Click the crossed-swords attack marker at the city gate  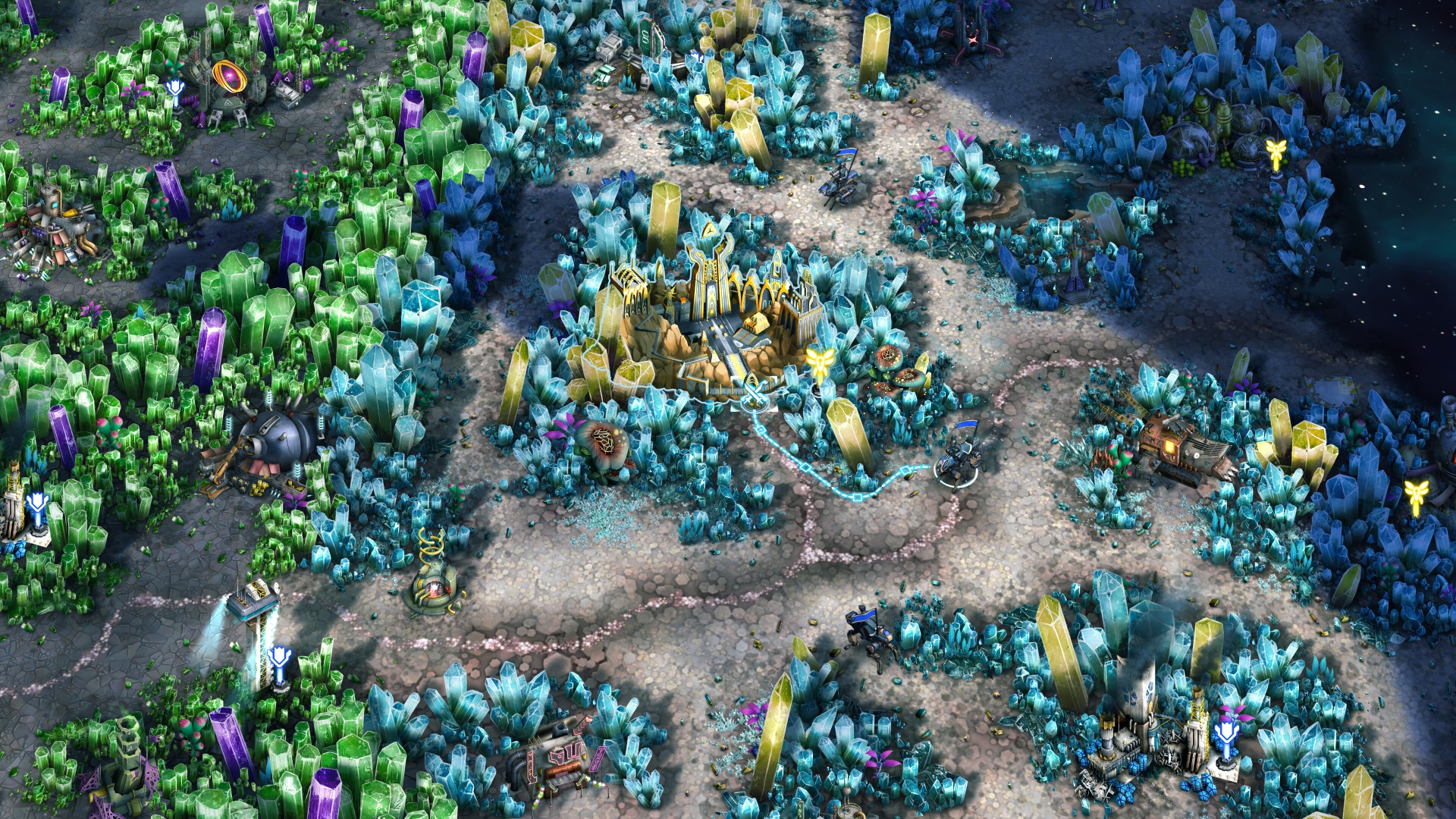coord(755,395)
